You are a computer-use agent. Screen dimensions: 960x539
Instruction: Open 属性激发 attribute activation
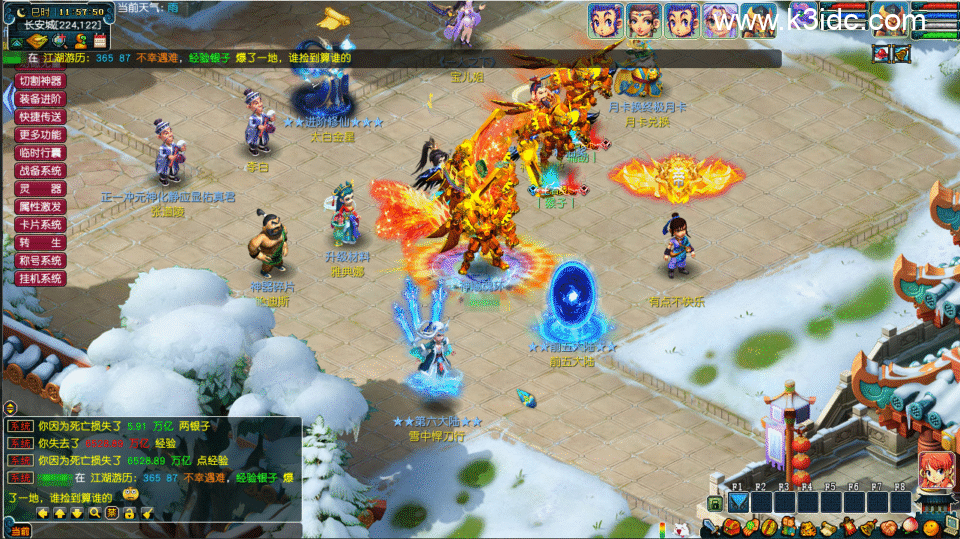40,207
